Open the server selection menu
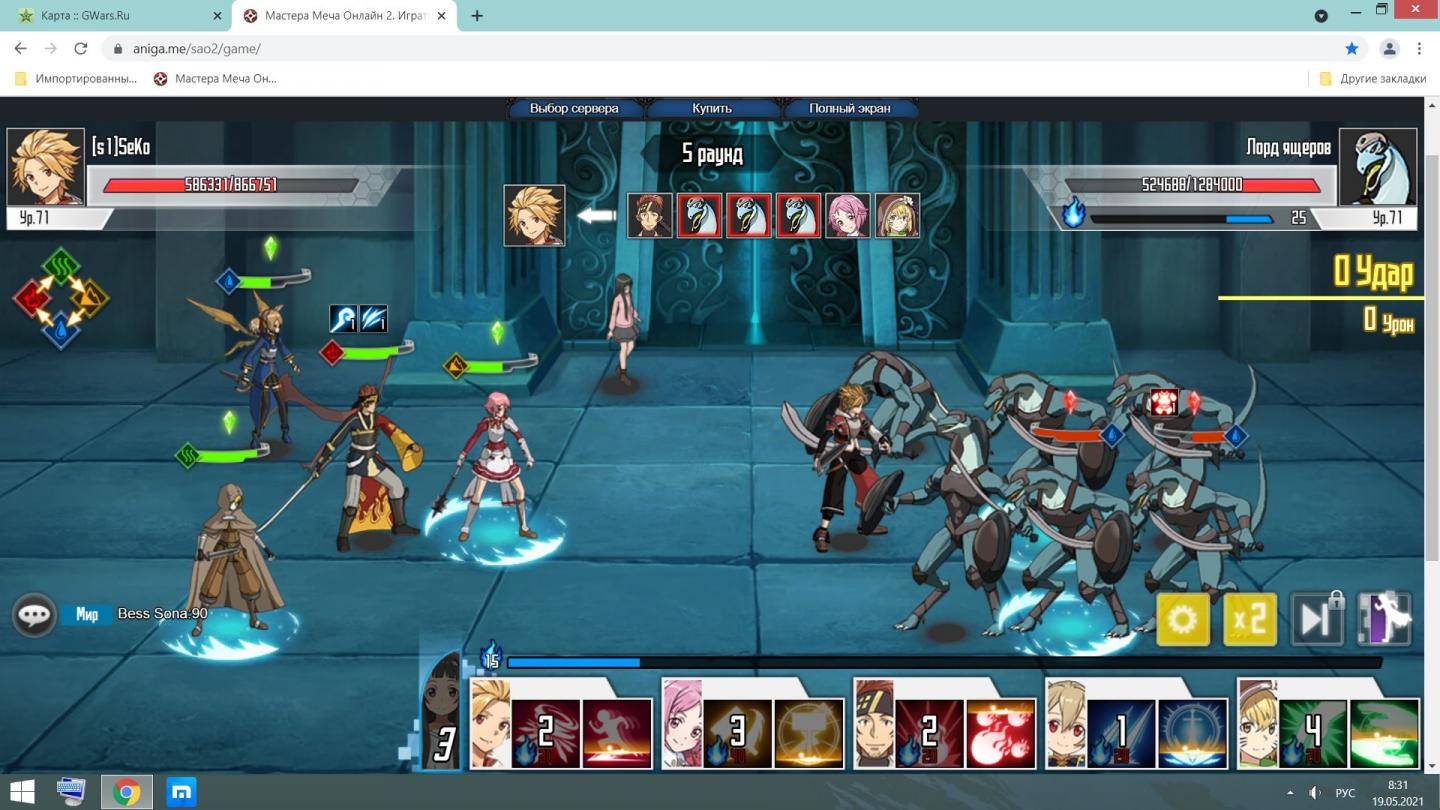Image resolution: width=1440 pixels, height=810 pixels. pos(574,108)
